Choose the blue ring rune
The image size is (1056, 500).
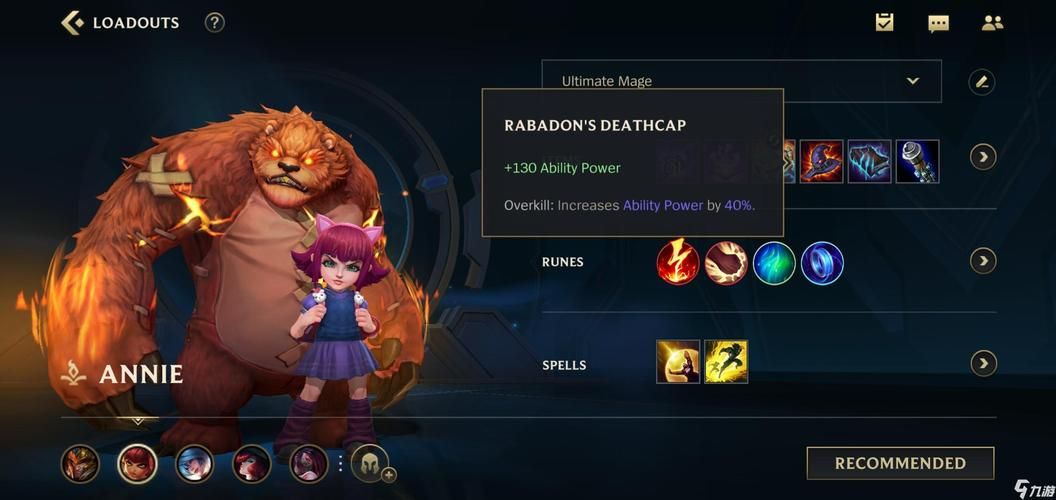pyautogui.click(x=822, y=262)
